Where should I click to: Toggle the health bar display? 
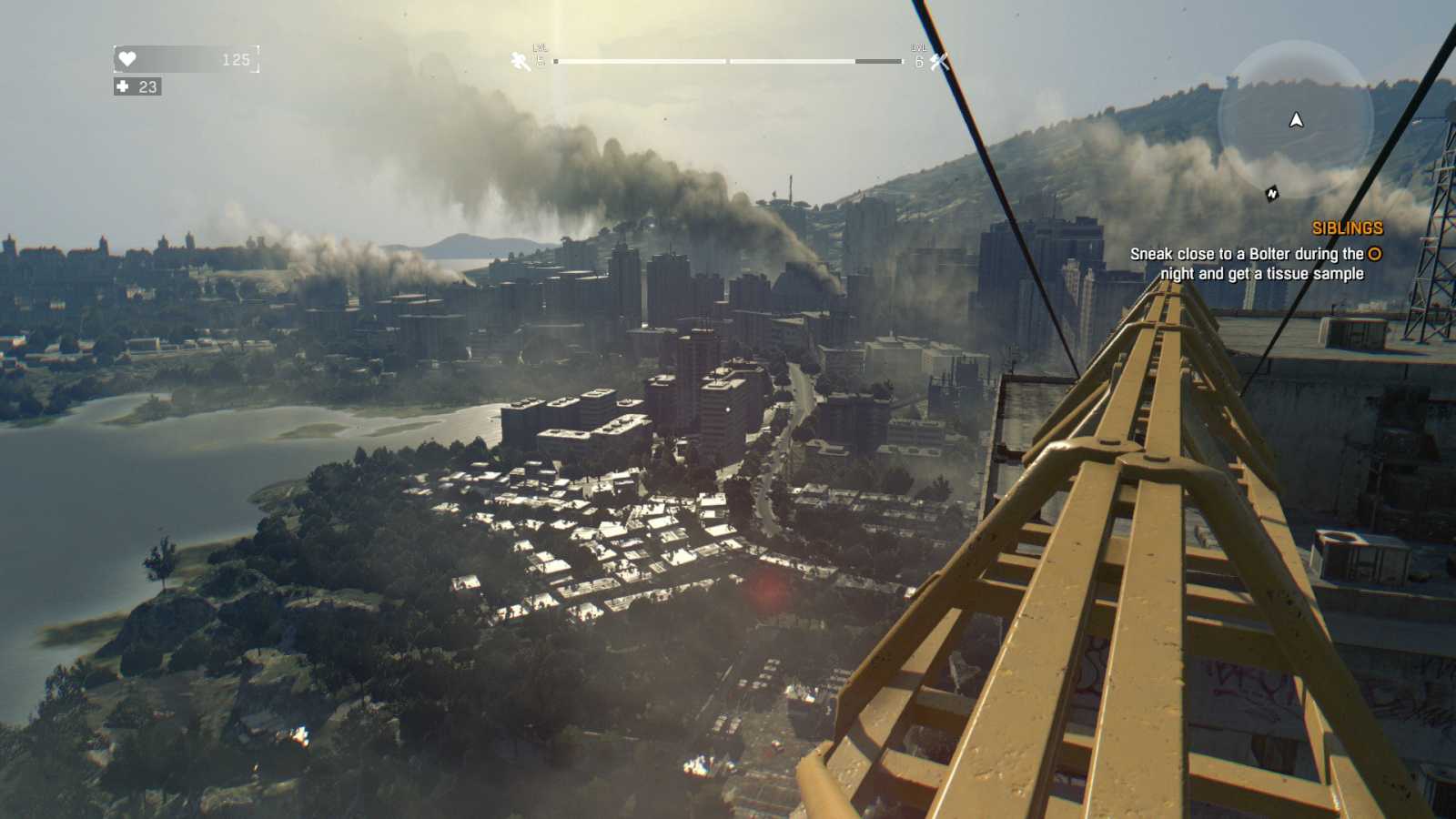coord(187,58)
